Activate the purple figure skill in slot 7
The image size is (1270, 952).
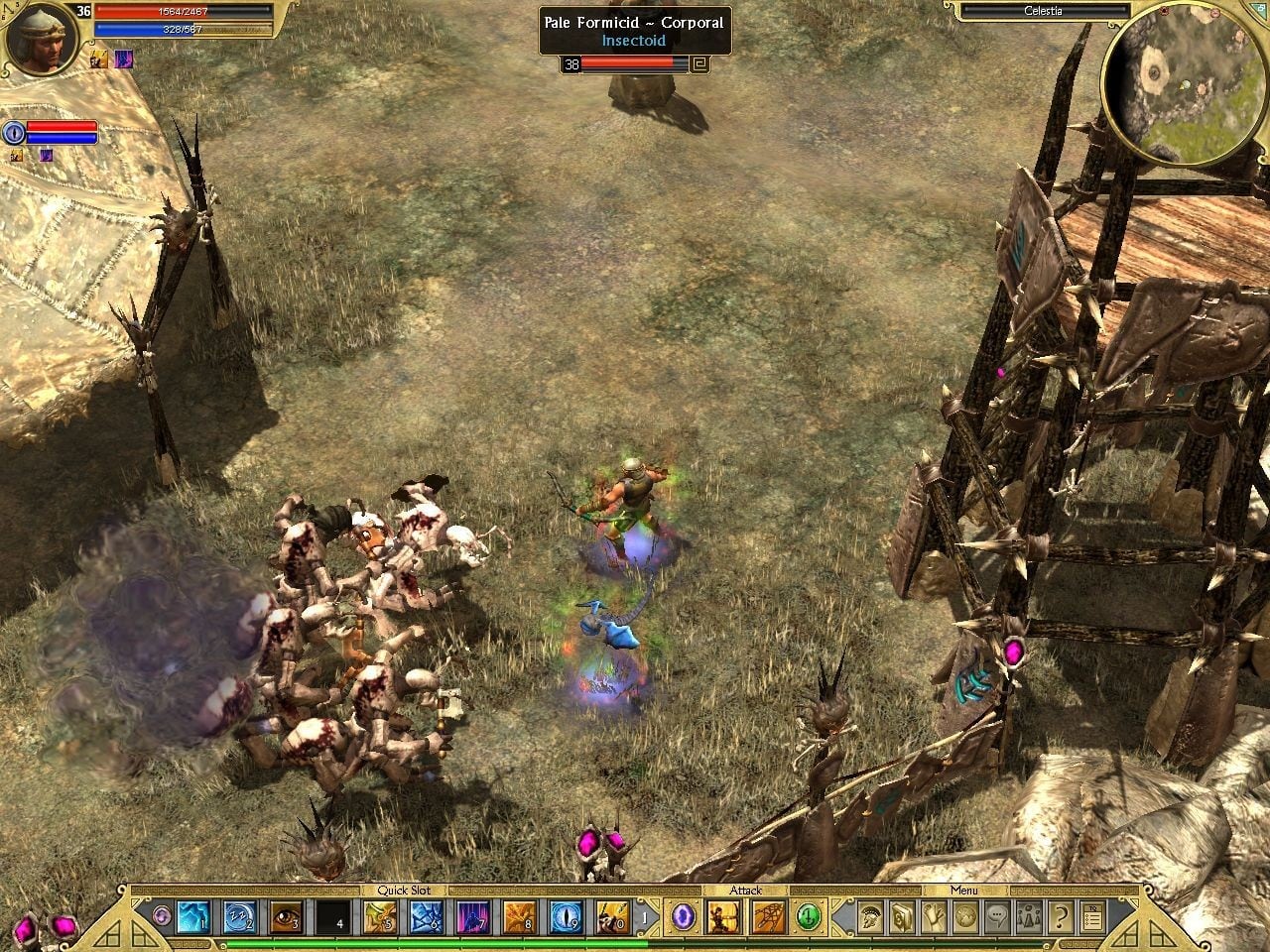coord(472,917)
